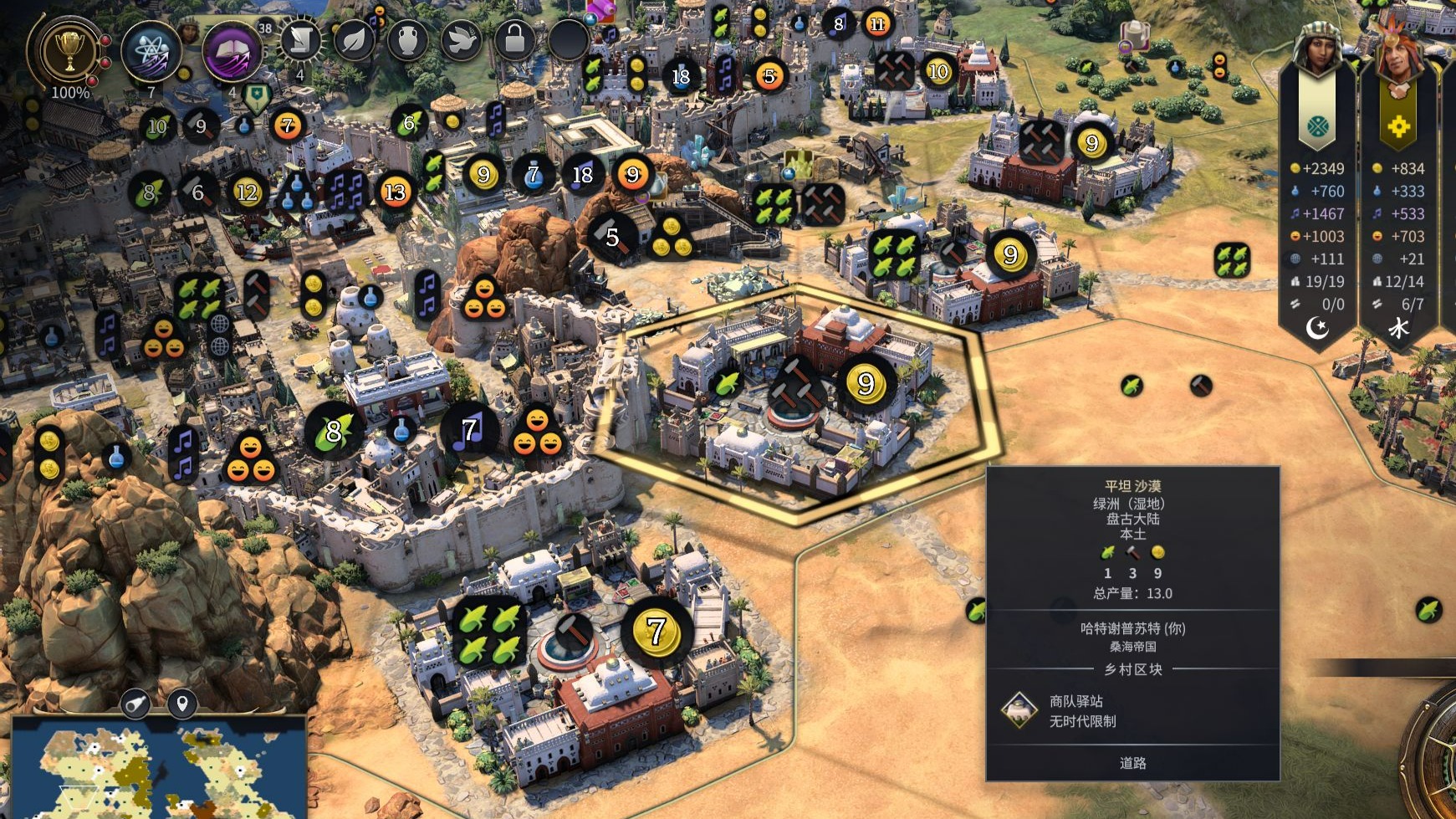Click the crescent moon religion symbol
Image resolution: width=1456 pixels, height=819 pixels.
click(x=1318, y=327)
